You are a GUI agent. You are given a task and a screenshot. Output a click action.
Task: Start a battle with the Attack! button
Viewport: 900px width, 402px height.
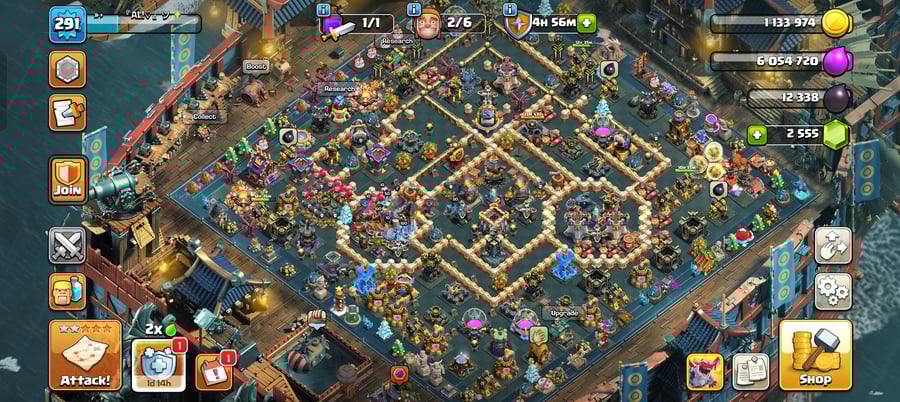click(x=84, y=355)
